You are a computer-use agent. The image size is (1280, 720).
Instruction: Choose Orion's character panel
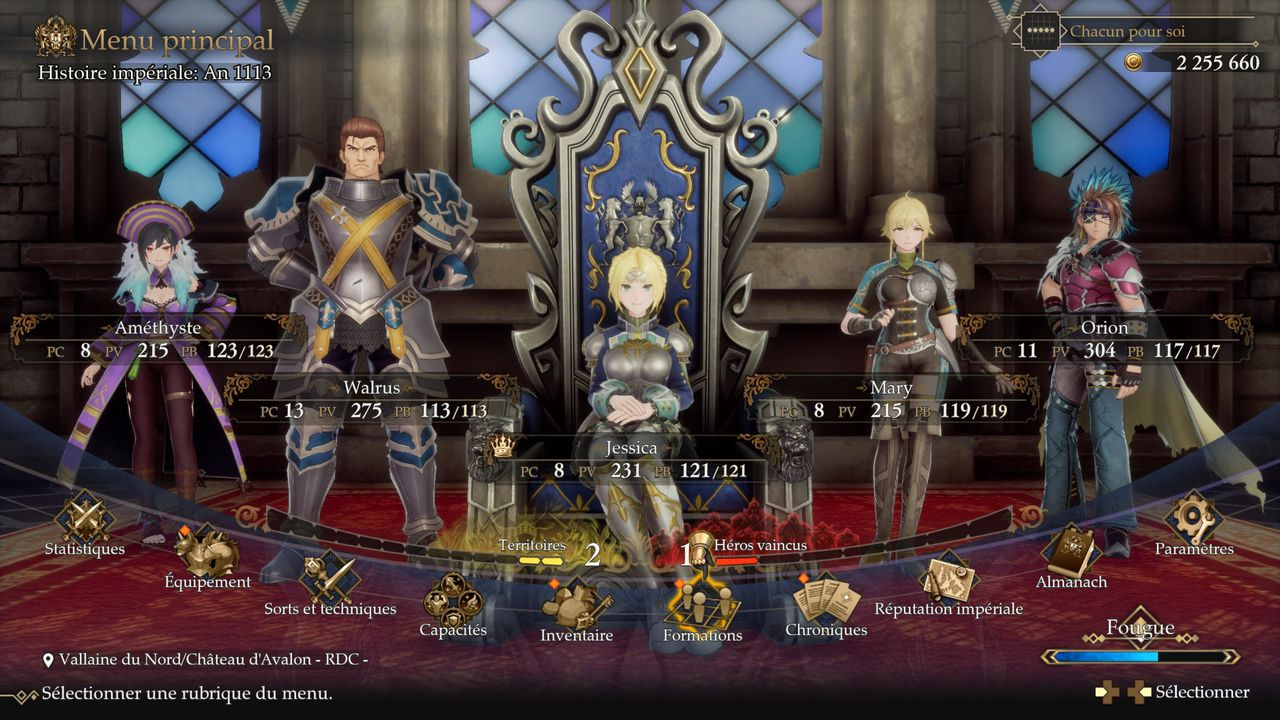[x=1104, y=340]
